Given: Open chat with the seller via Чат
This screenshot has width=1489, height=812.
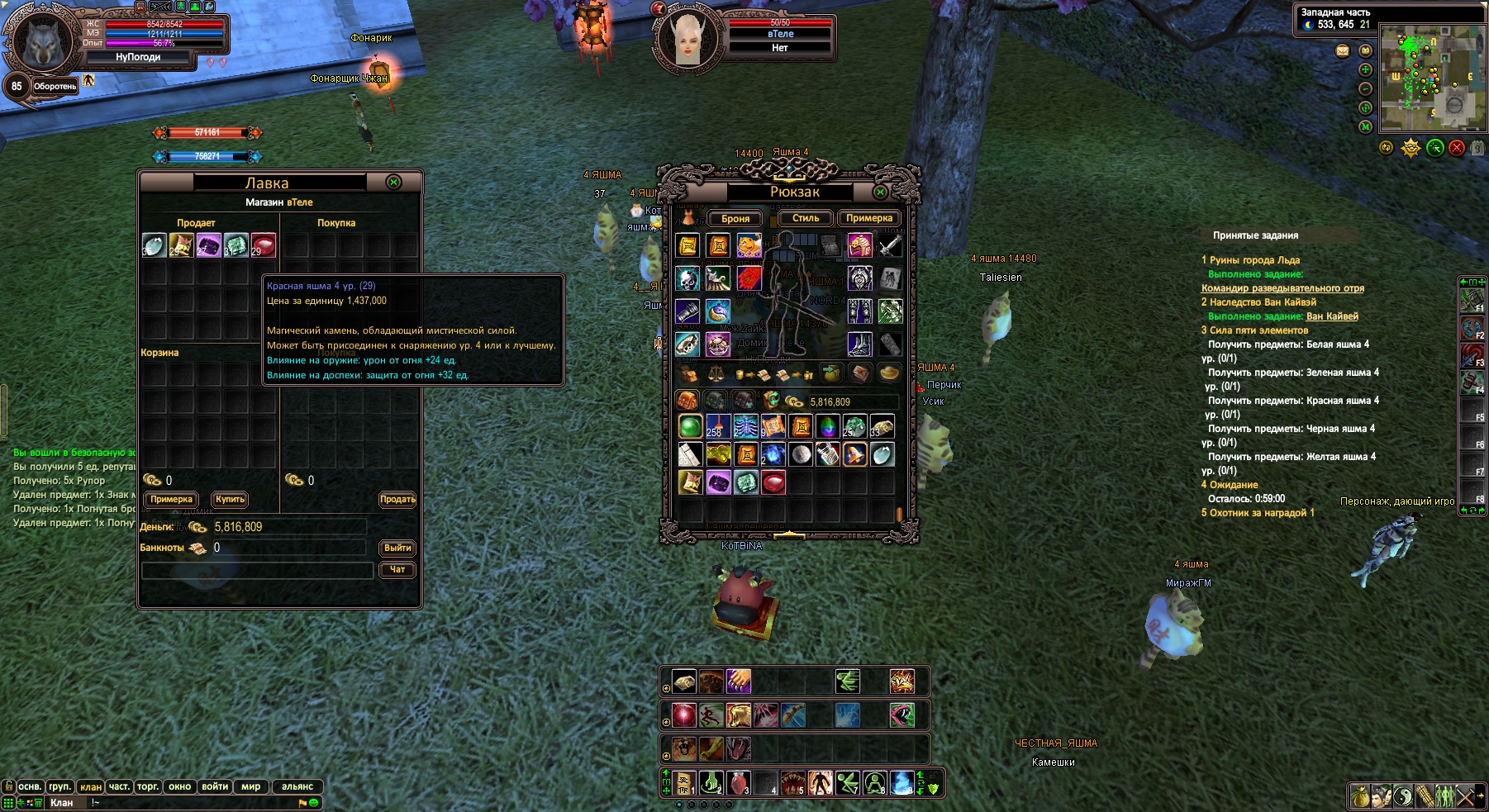Looking at the screenshot, I should (x=397, y=569).
